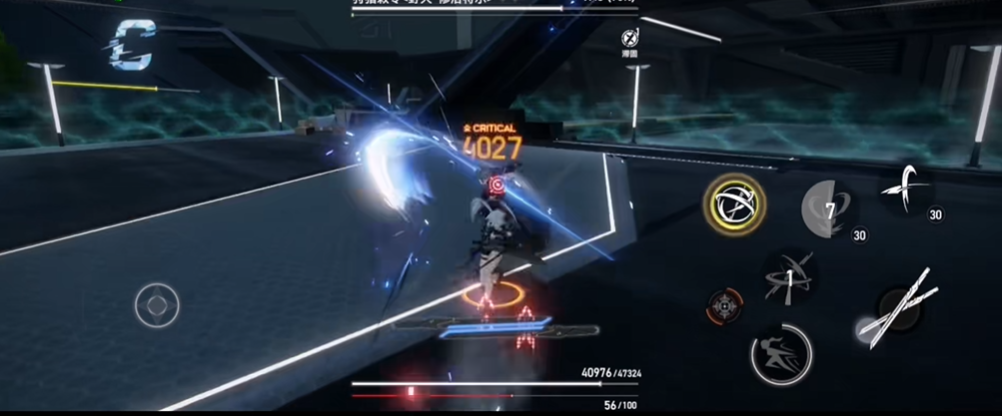The height and width of the screenshot is (416, 1002).
Task: Activate the running figure dodge button
Action: pyautogui.click(x=781, y=353)
